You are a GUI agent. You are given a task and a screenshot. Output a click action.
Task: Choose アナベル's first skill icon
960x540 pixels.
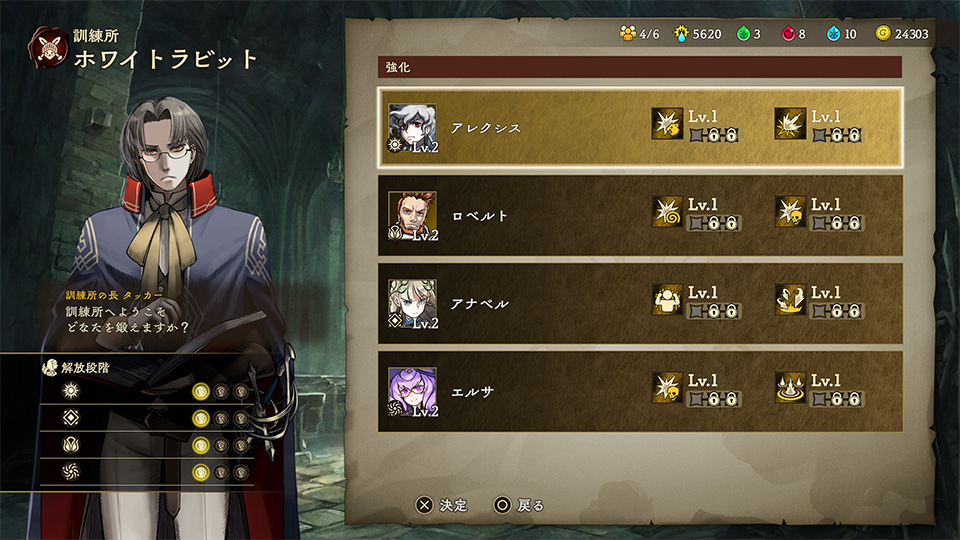pos(667,299)
